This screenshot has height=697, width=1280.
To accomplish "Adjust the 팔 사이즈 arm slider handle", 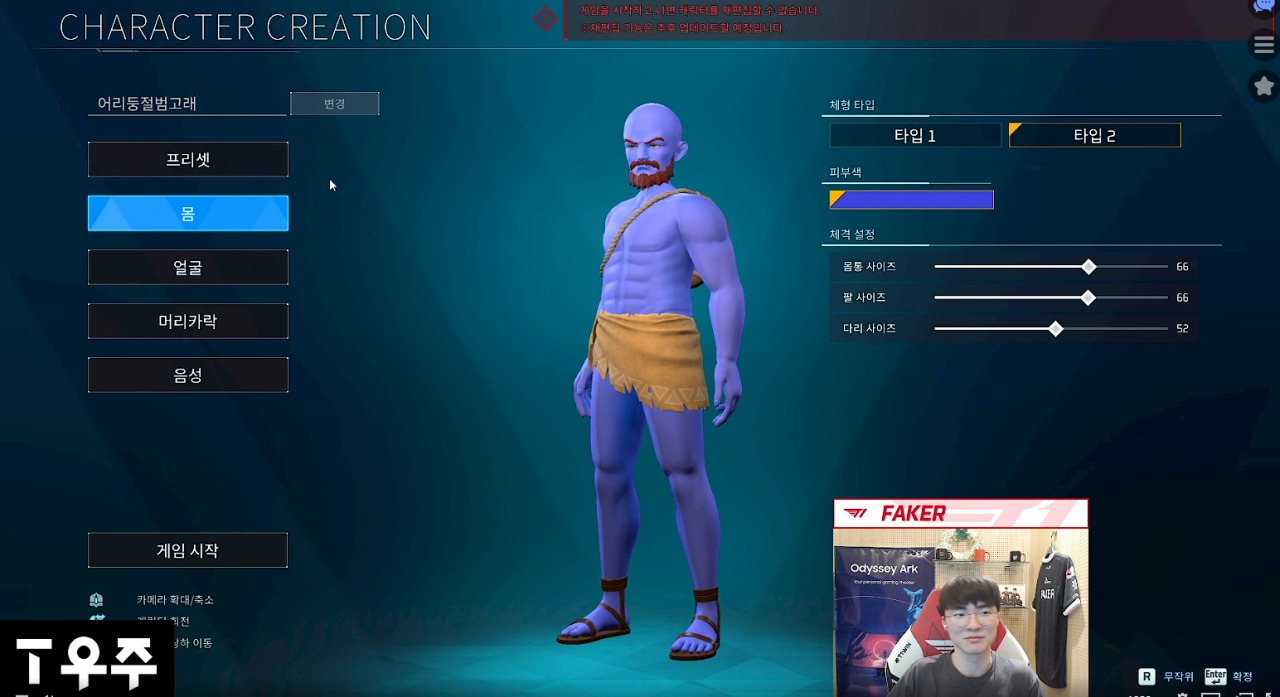I will click(x=1088, y=298).
